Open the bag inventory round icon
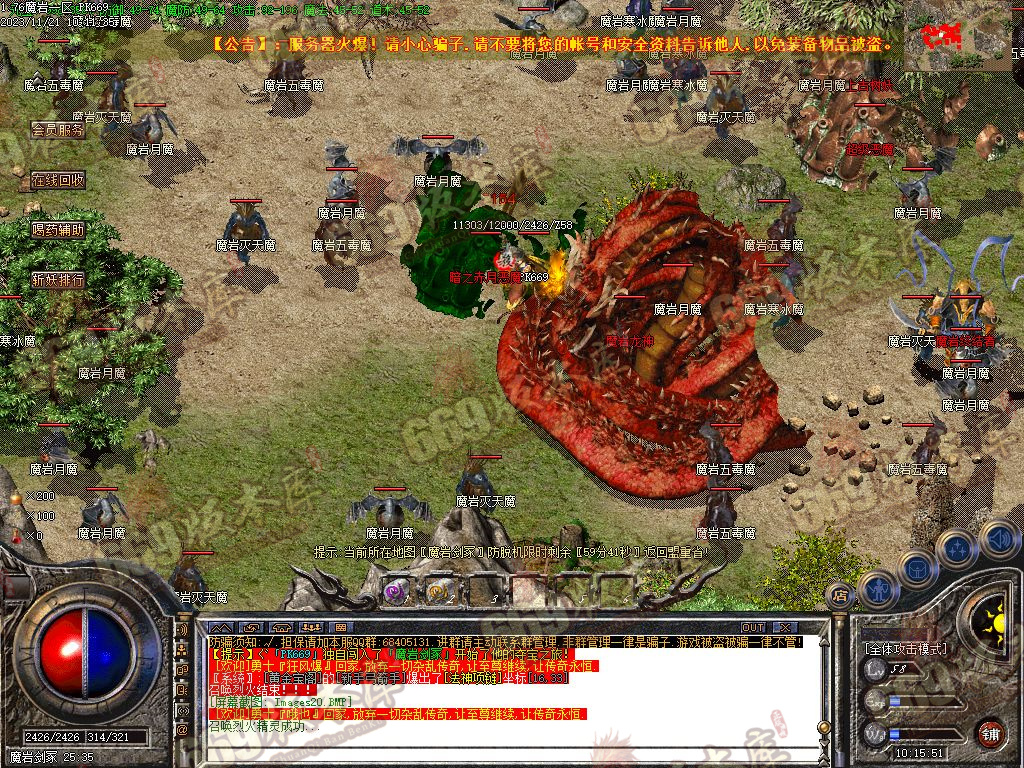 [916, 567]
